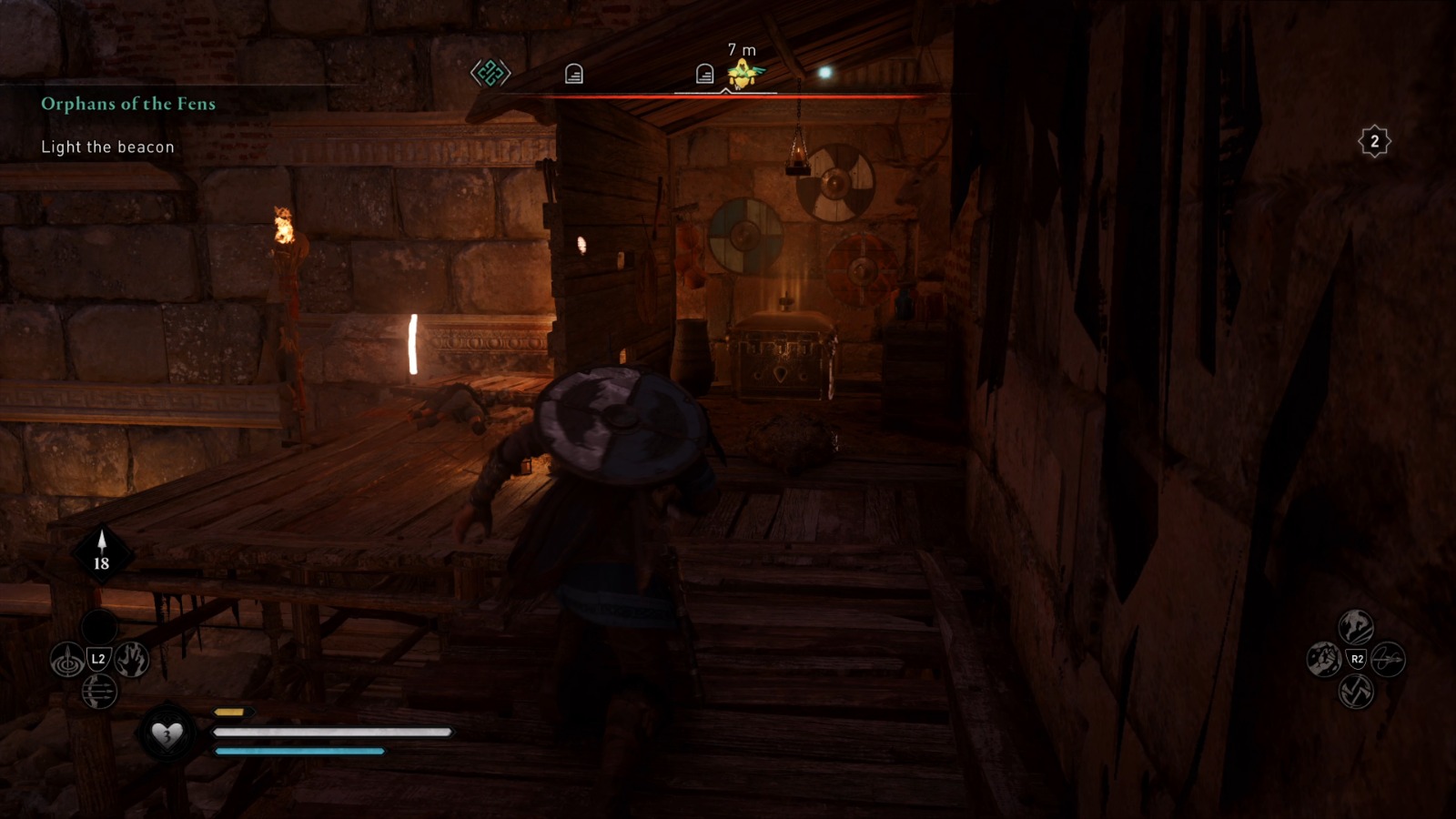Click the horse mount icon above R2
The image size is (1456, 819).
pos(1355,626)
